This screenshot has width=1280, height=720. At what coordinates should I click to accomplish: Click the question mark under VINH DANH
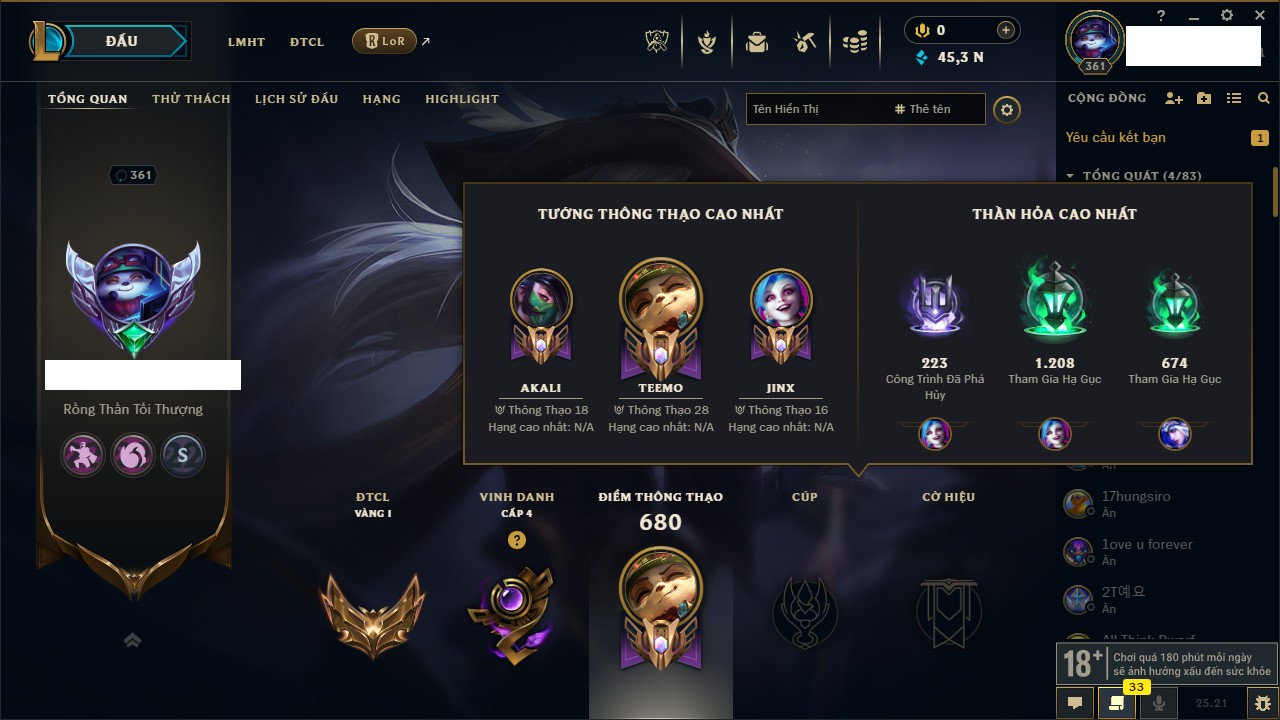516,540
